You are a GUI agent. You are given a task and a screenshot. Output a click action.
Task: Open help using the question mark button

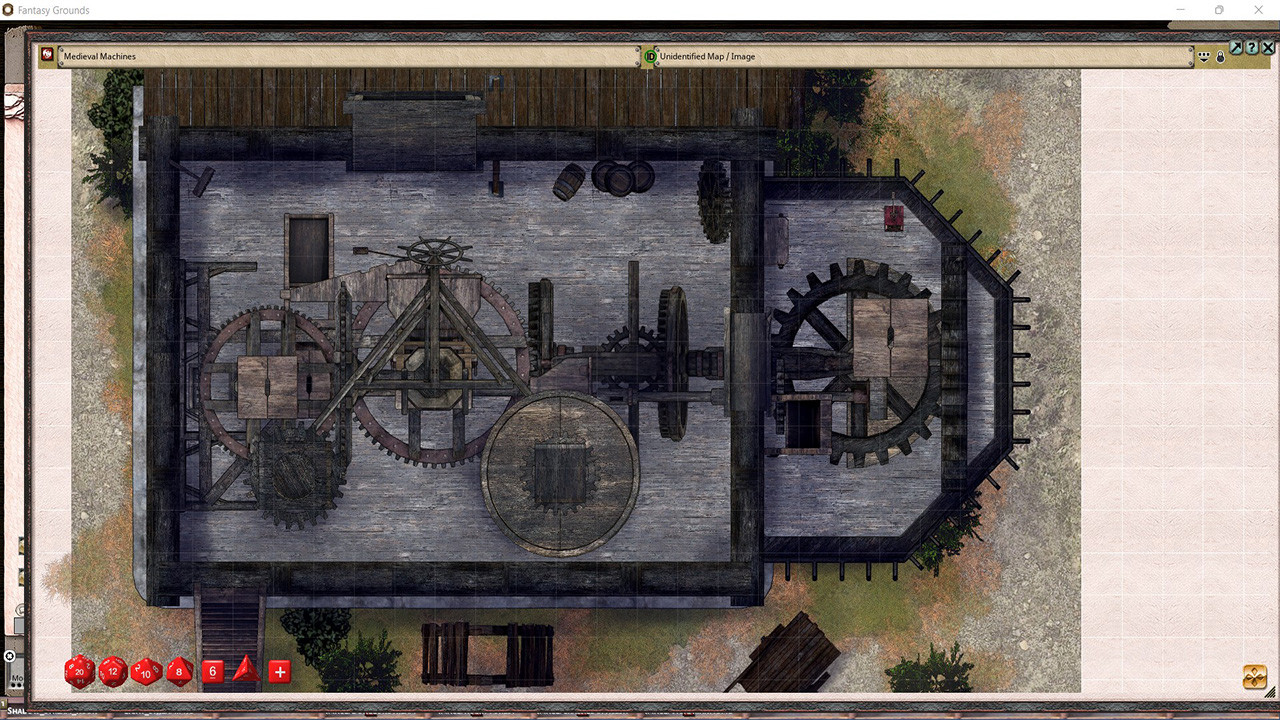point(1252,47)
